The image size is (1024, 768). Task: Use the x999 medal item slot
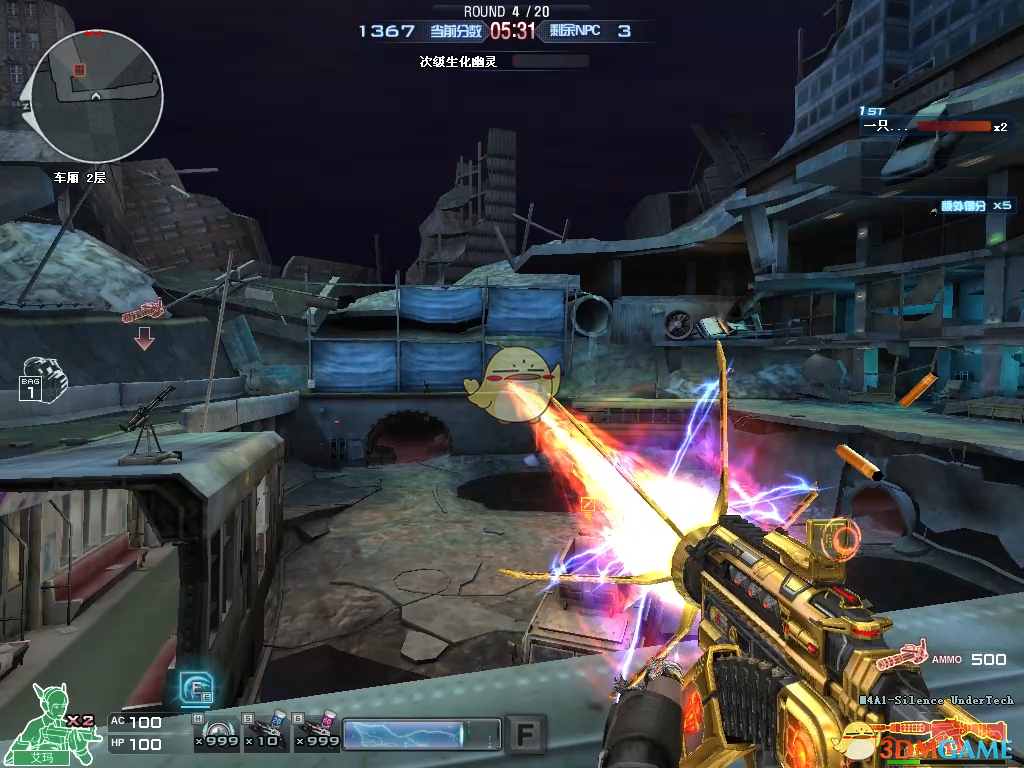click(x=217, y=732)
